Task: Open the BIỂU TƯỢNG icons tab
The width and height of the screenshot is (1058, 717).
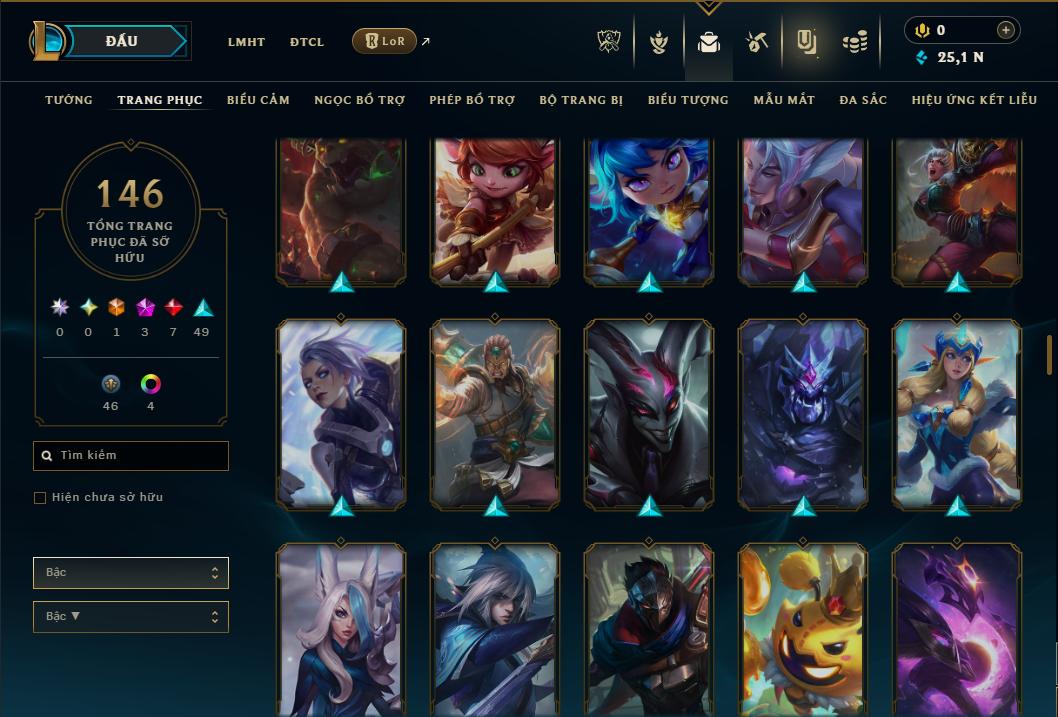Action: [x=688, y=100]
